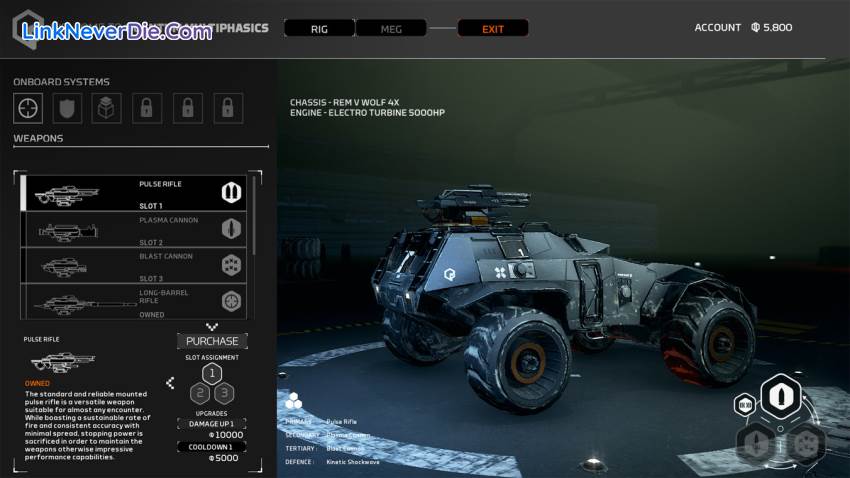Click the PURCHASE button
Image resolution: width=850 pixels, height=478 pixels.
212,341
